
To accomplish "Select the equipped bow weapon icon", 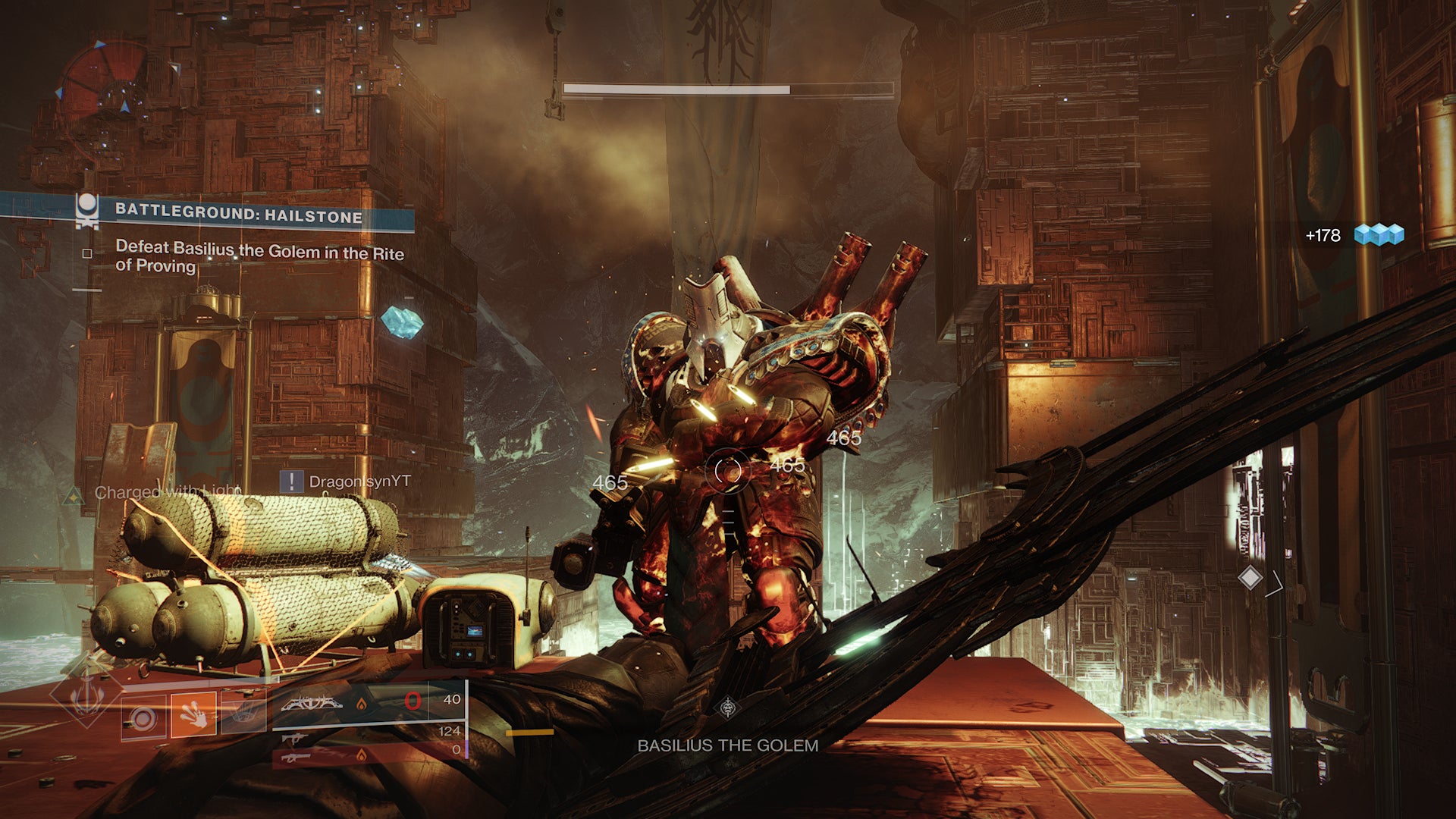I will 313,704.
